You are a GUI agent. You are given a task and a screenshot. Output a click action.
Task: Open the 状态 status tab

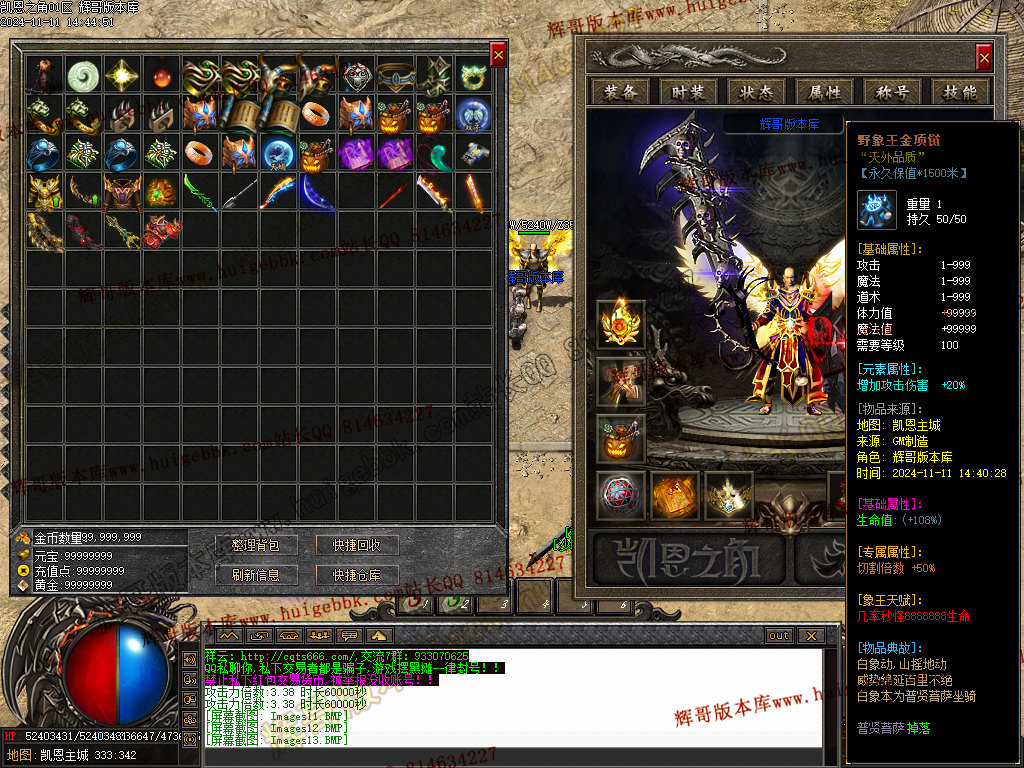pyautogui.click(x=756, y=93)
